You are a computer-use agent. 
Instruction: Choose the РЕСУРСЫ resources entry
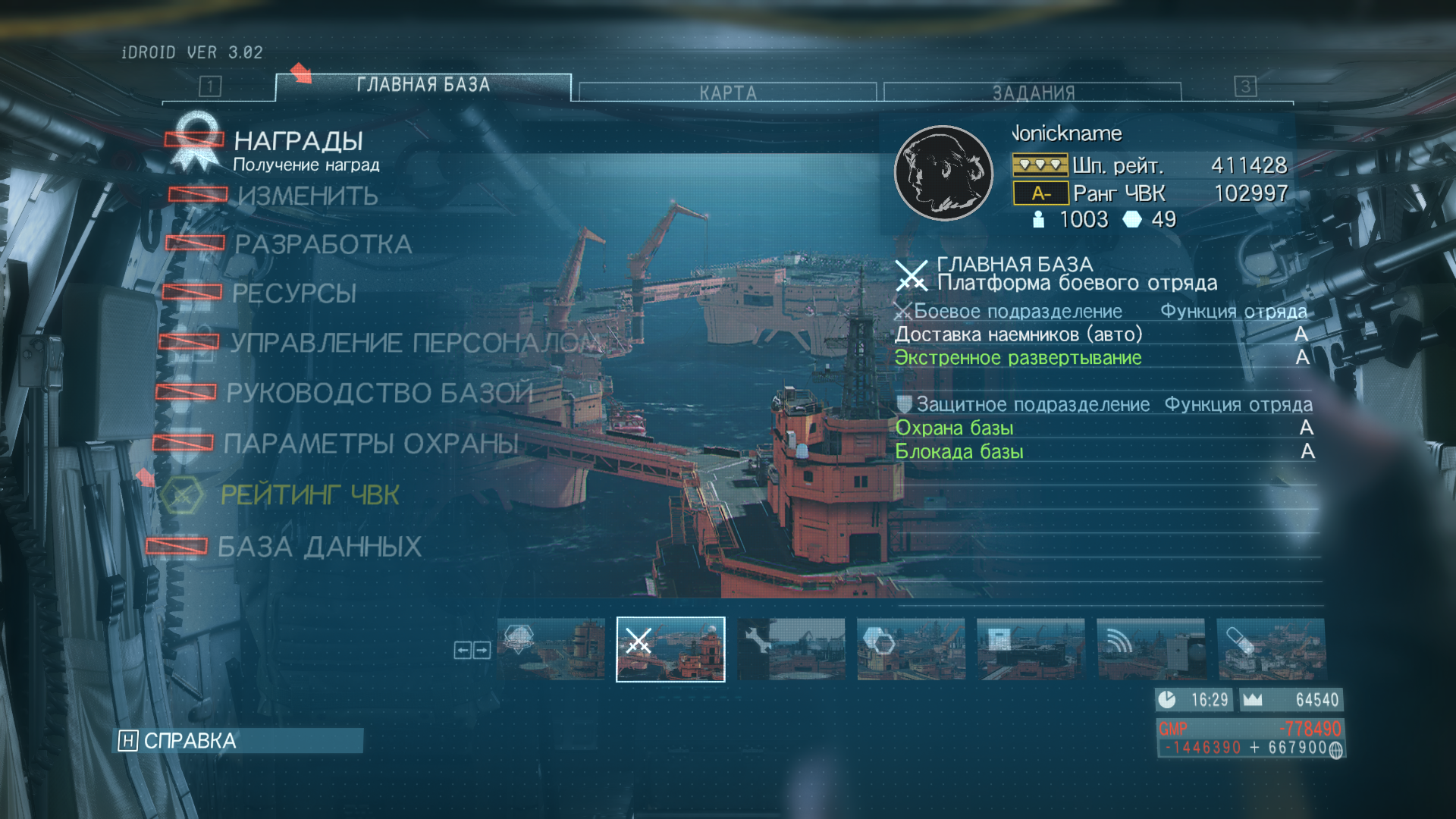tap(294, 293)
